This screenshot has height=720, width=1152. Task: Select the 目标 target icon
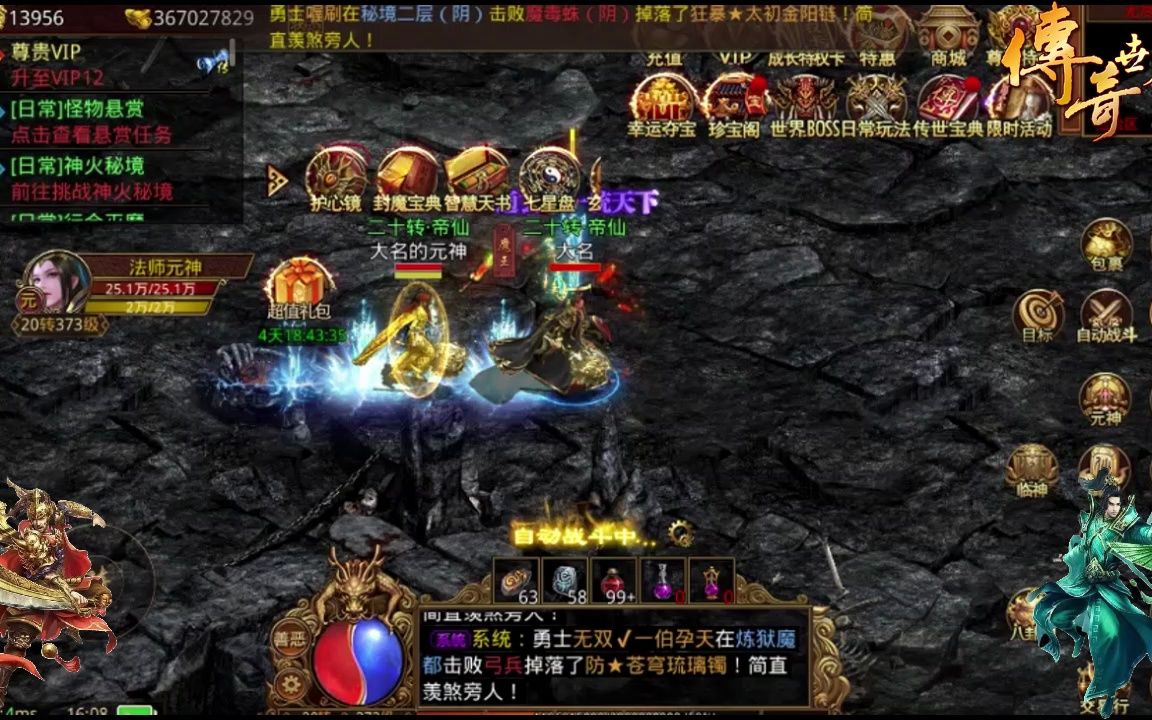click(1038, 313)
